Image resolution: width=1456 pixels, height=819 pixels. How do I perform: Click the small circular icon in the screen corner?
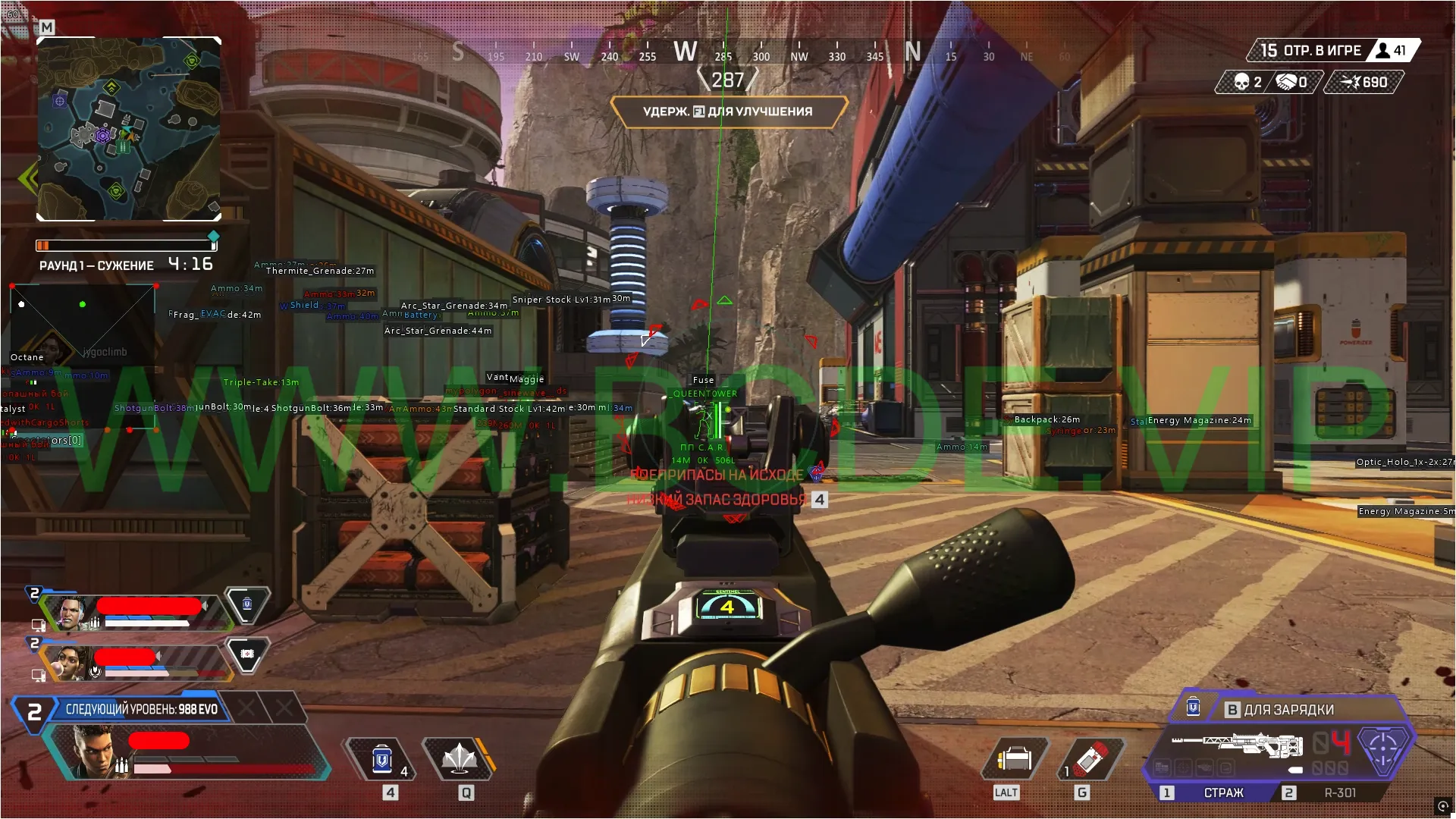pyautogui.click(x=1442, y=805)
